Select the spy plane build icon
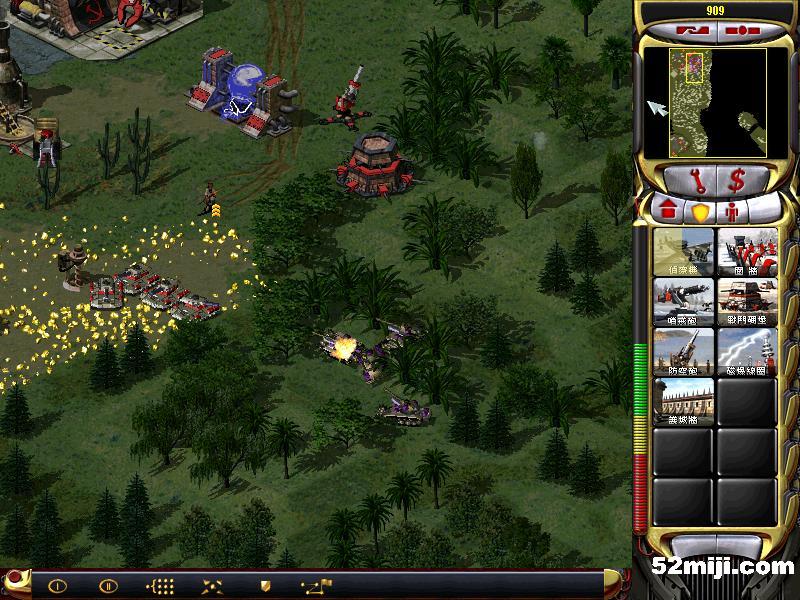Image resolution: width=800 pixels, height=600 pixels. (x=683, y=250)
